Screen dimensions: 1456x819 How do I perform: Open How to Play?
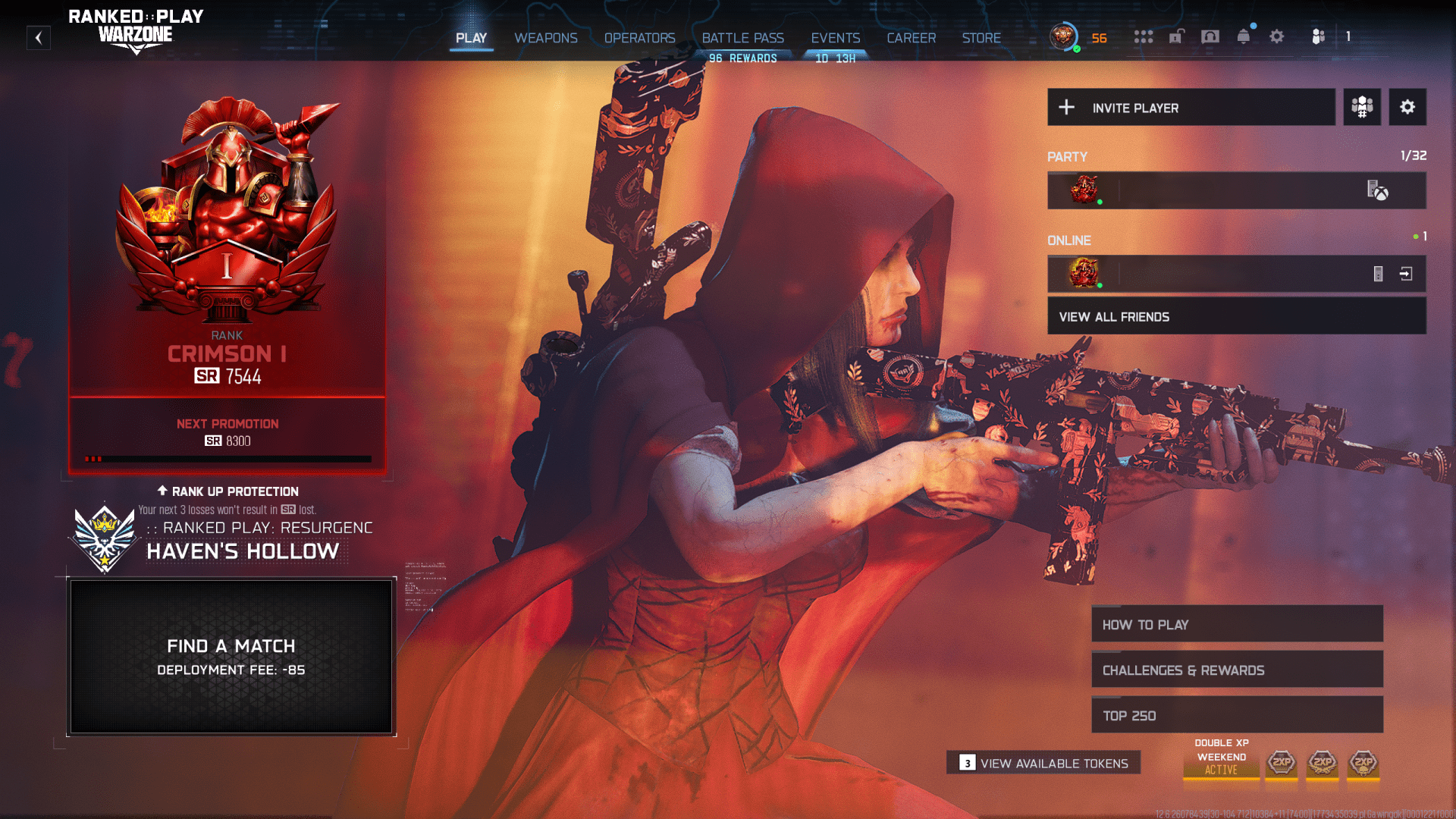(1236, 625)
